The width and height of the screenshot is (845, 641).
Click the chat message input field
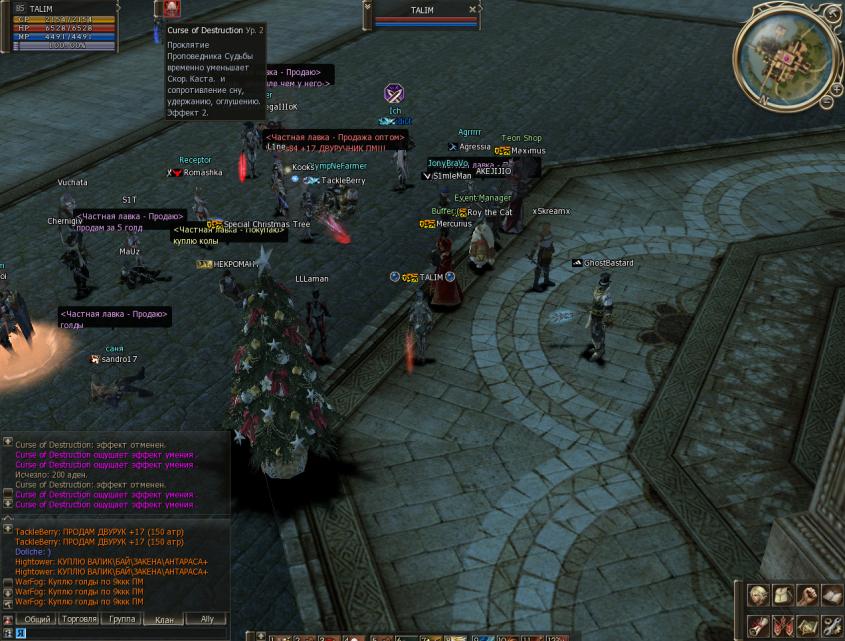pyautogui.click(x=130, y=633)
